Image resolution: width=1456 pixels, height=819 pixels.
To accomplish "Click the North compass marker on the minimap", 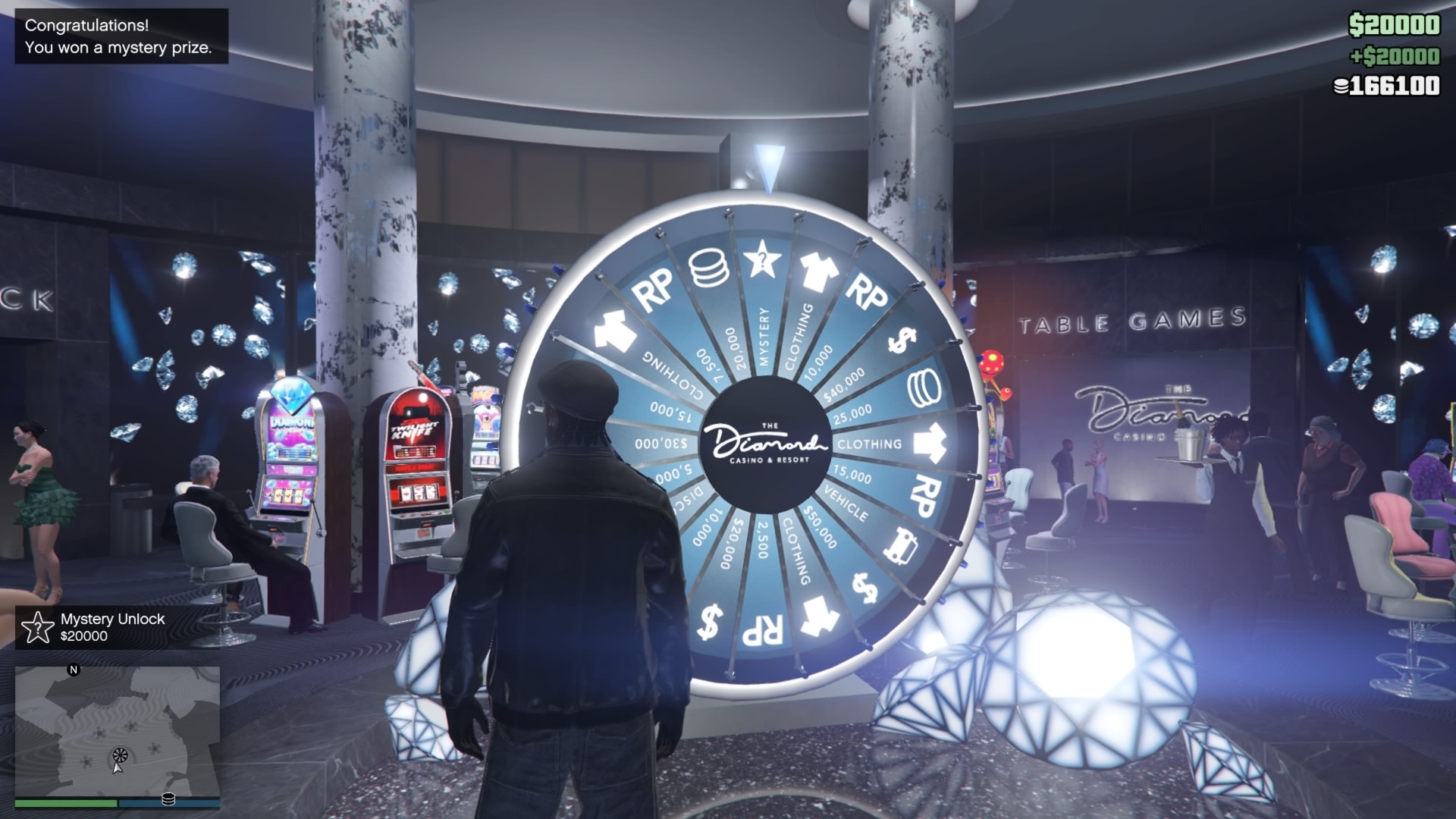I will [74, 670].
